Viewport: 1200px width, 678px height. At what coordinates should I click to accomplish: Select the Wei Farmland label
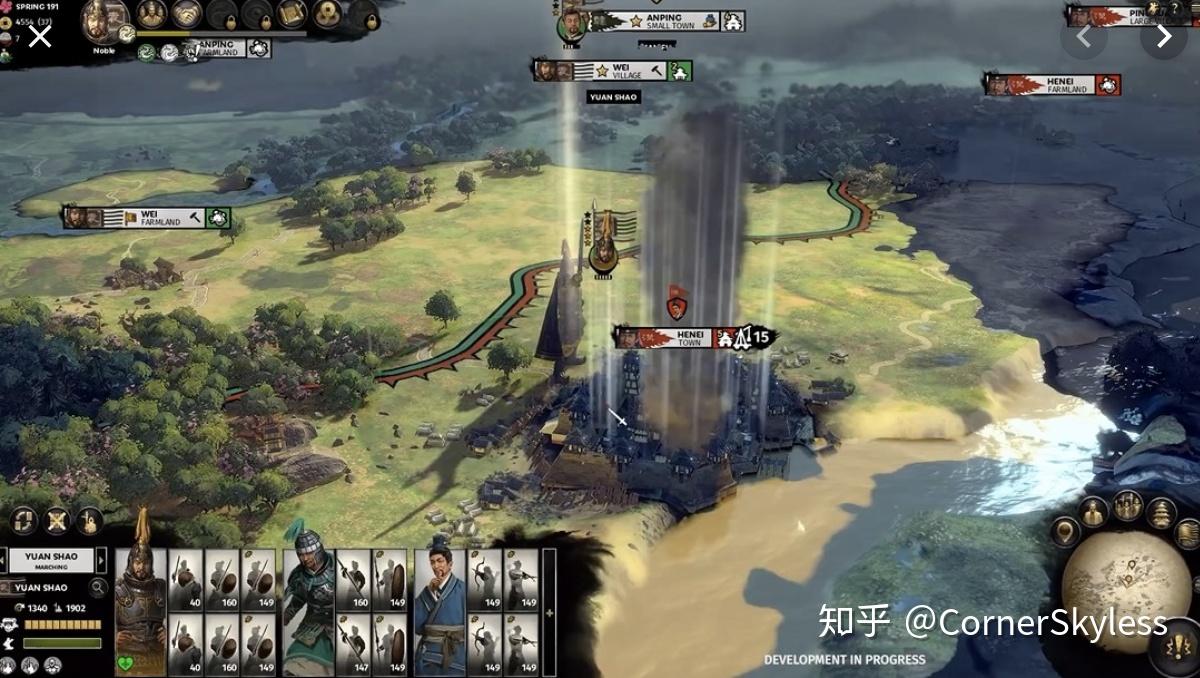146,218
